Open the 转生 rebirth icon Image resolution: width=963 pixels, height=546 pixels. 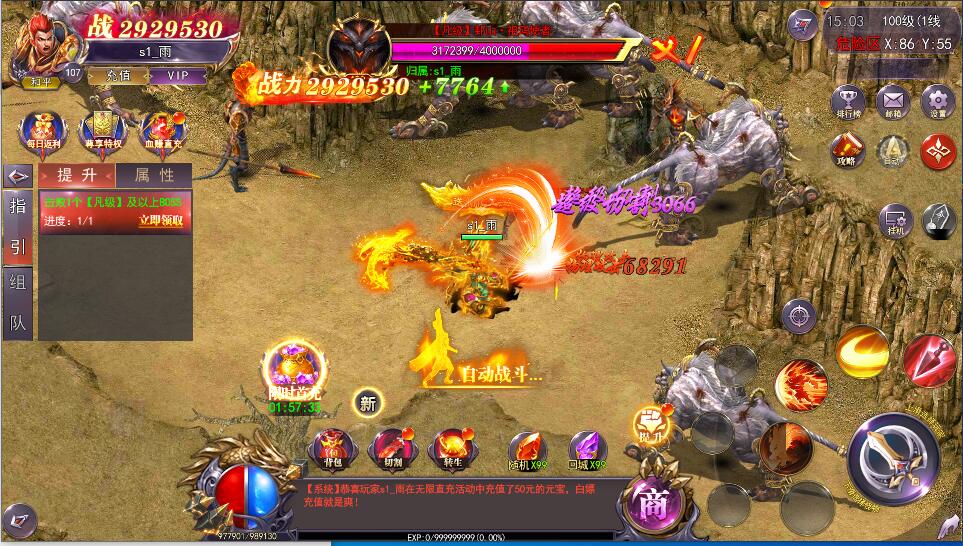(452, 448)
